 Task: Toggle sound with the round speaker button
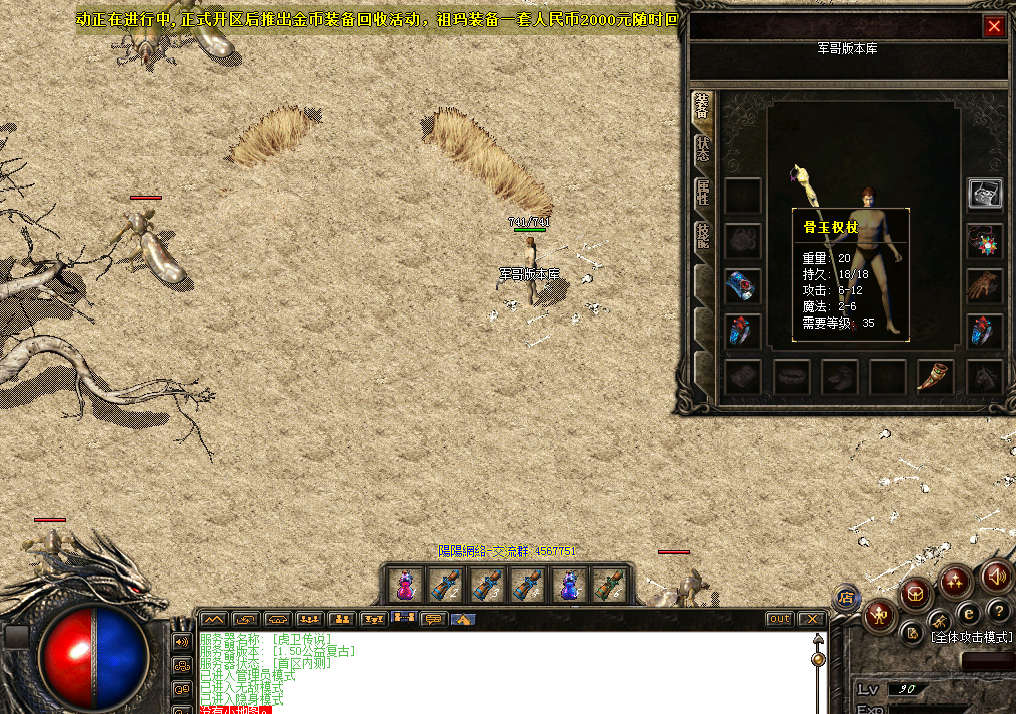(x=996, y=576)
